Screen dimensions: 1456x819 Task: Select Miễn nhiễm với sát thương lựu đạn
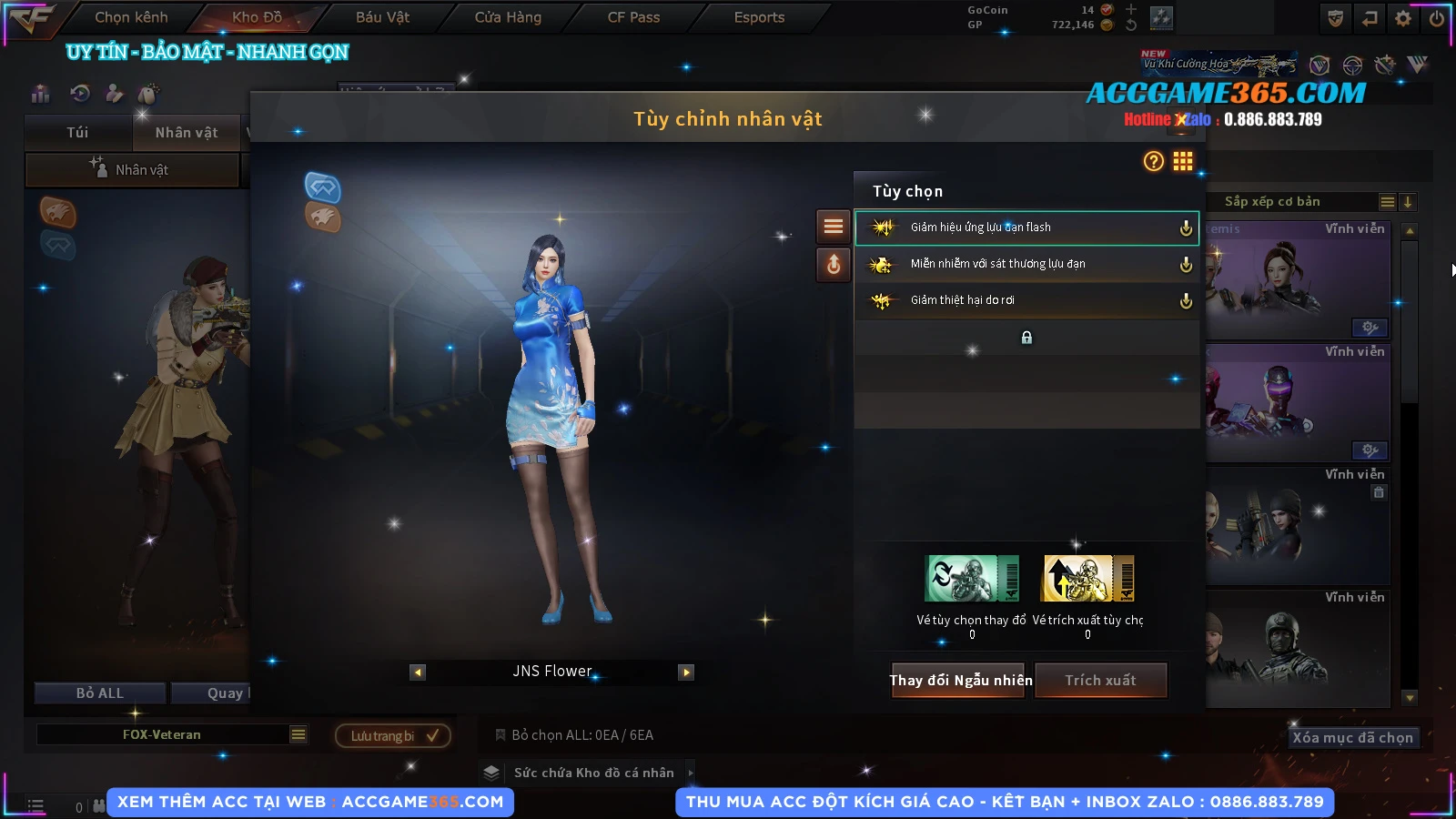point(1026,264)
